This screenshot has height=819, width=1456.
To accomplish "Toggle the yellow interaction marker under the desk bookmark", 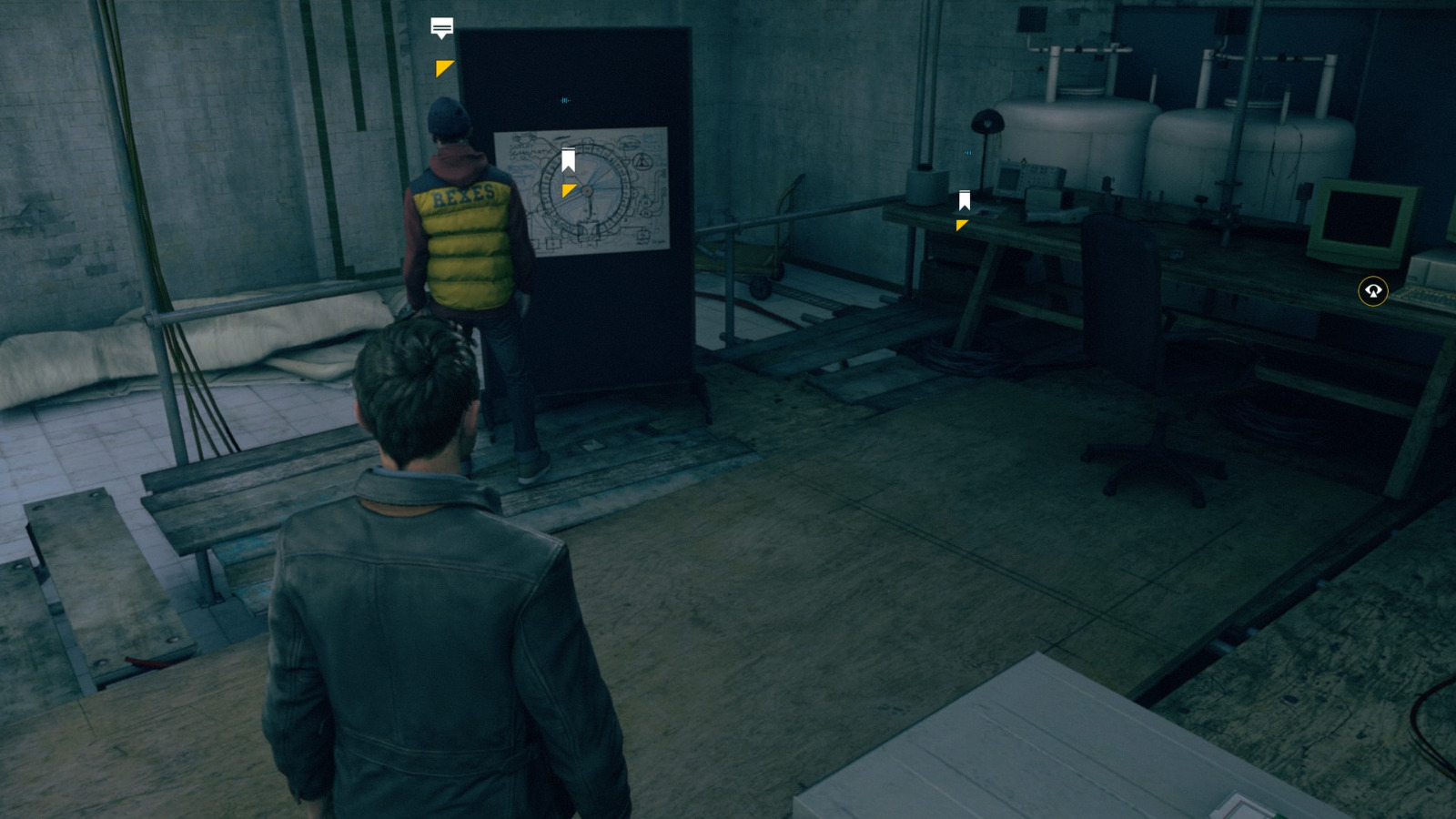I will [960, 225].
